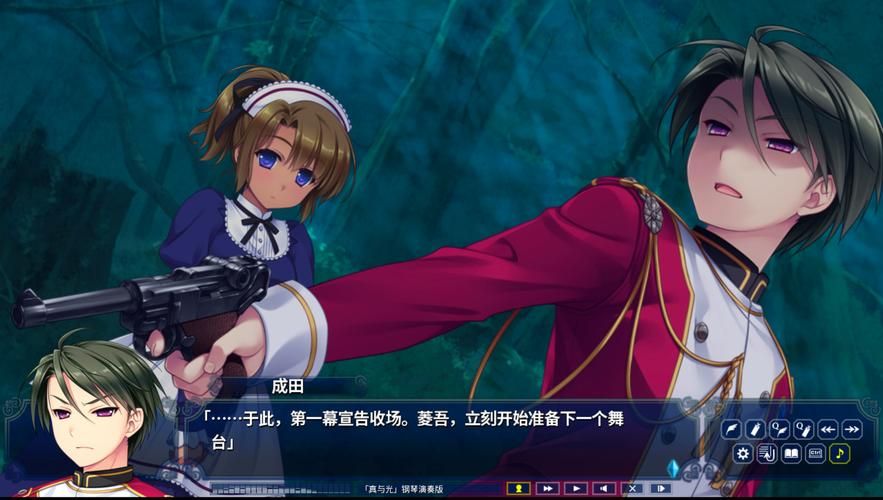Open settings with the gear icon
The height and width of the screenshot is (500, 883).
(x=742, y=453)
